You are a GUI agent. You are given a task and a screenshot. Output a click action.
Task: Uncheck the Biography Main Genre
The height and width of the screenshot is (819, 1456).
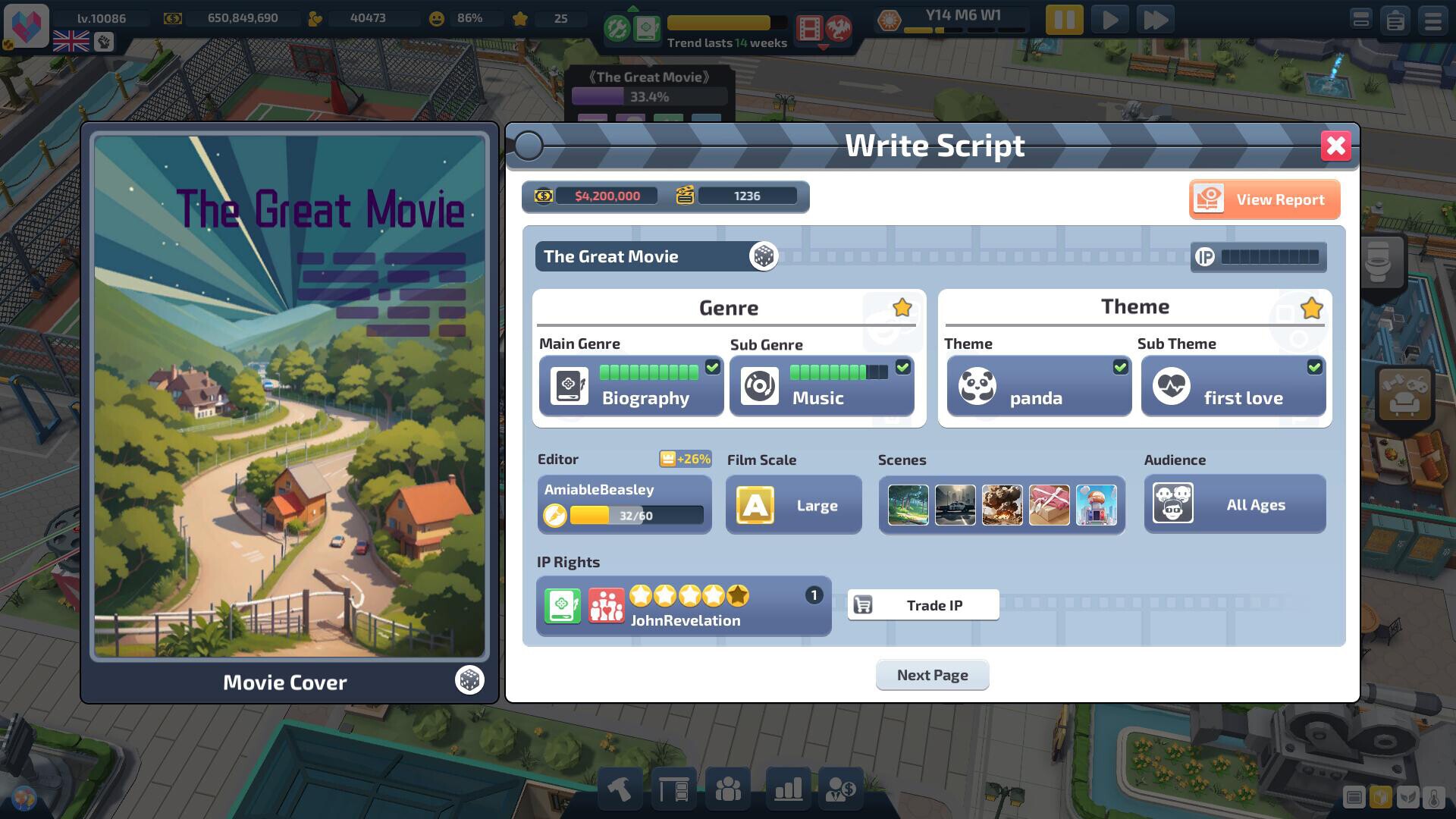tap(711, 367)
